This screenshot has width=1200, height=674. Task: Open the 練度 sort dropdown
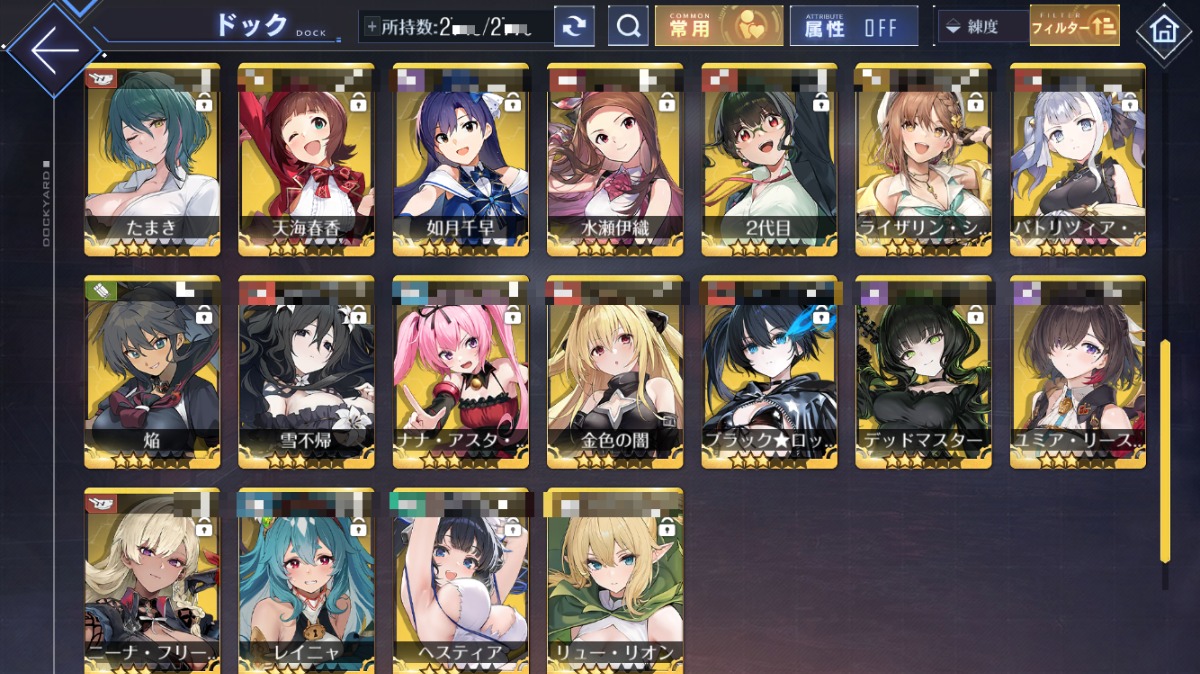[981, 27]
